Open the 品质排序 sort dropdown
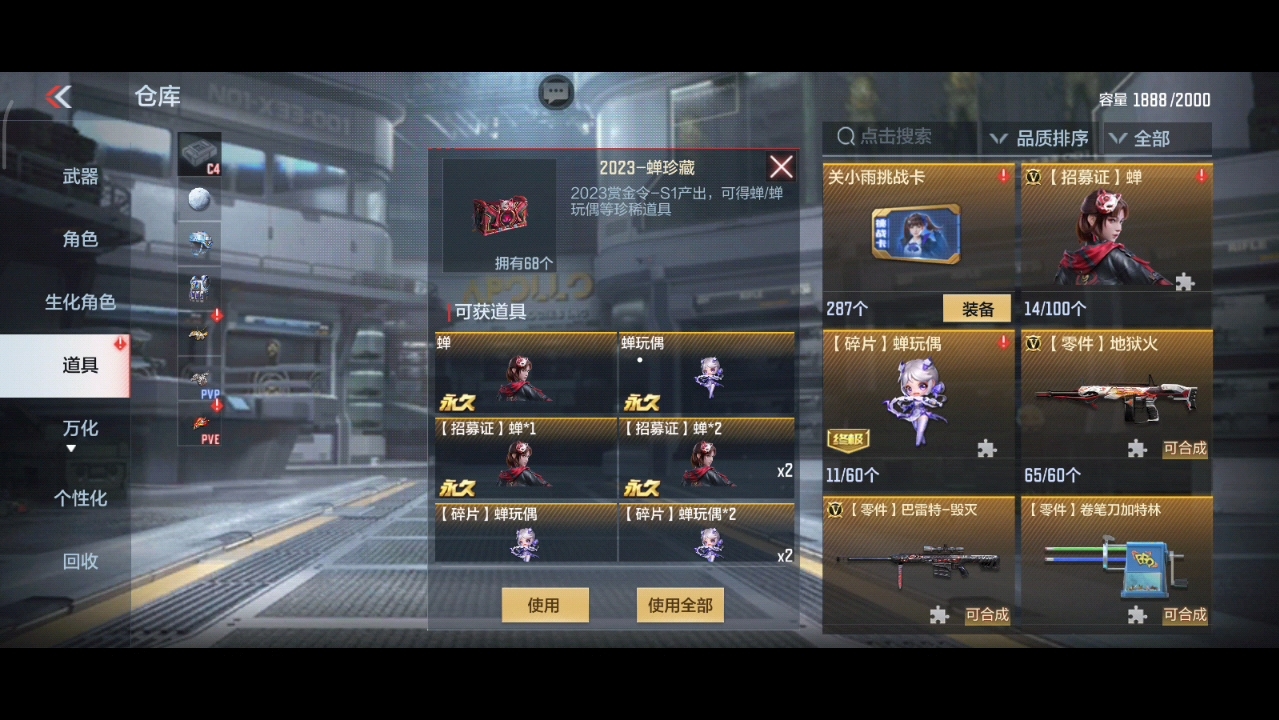The width and height of the screenshot is (1279, 720). (x=1040, y=138)
